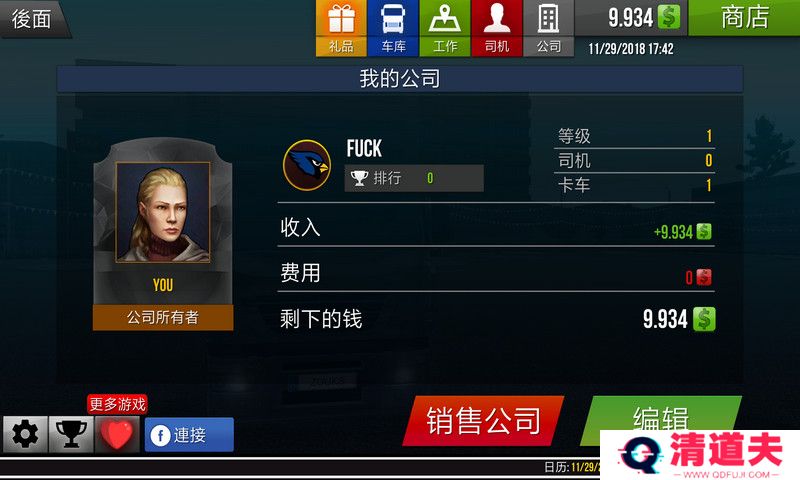Click the blue bird company logo

pos(307,165)
